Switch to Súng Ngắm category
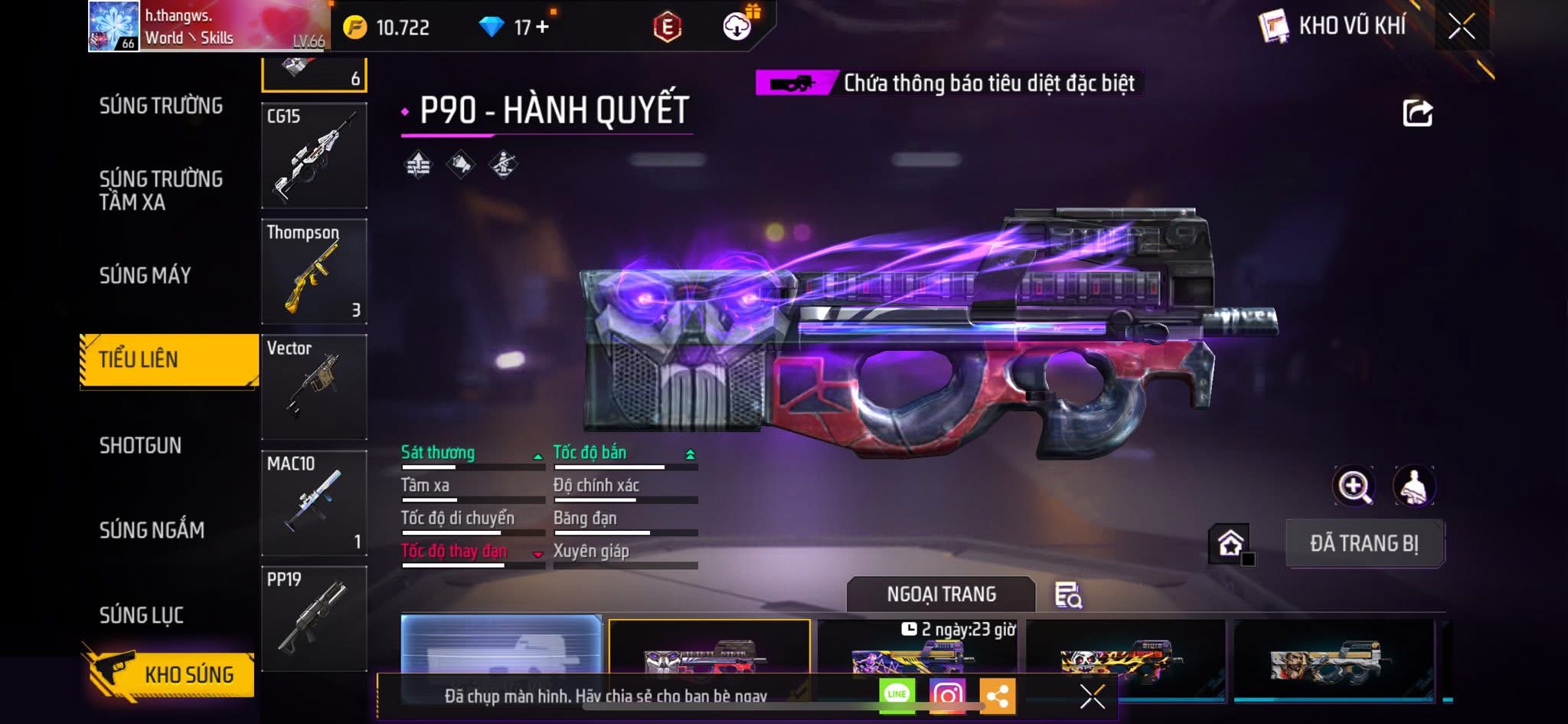The width and height of the screenshot is (1568, 724). [x=152, y=529]
